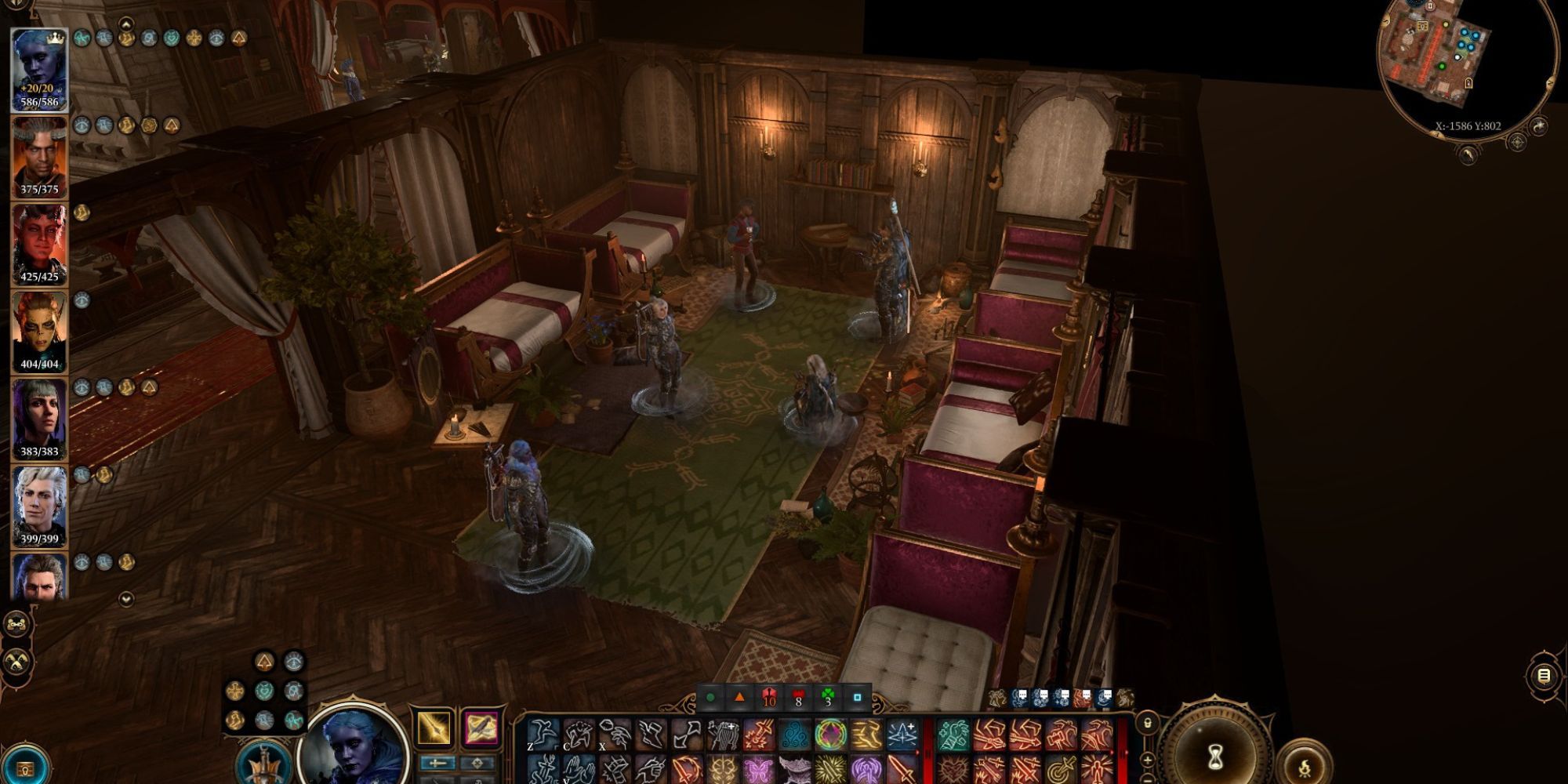Toggle group mode linked-figures button
Image resolution: width=1568 pixels, height=784 pixels.
(x=17, y=625)
